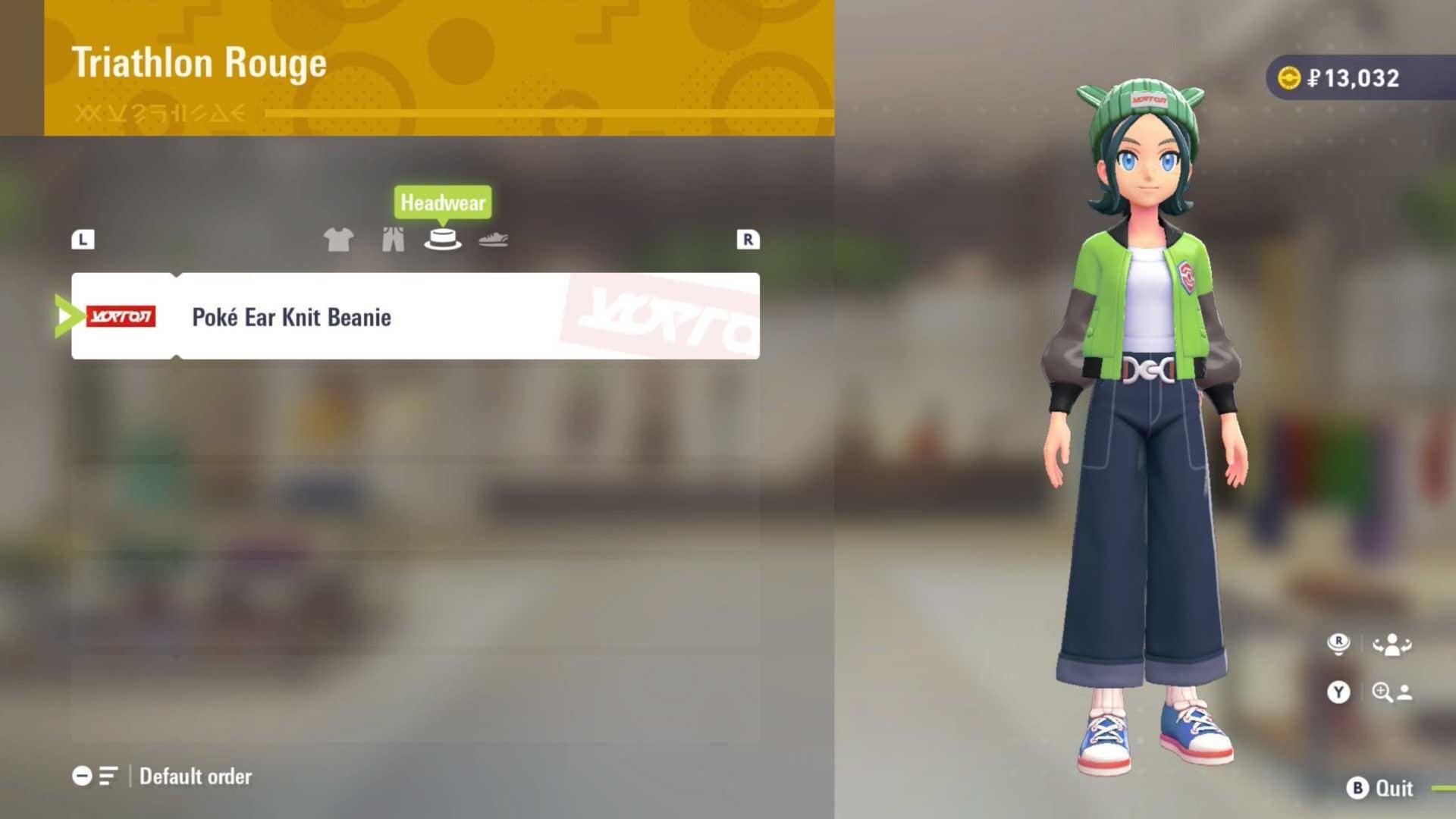Click the character pose icon

[x=1391, y=644]
